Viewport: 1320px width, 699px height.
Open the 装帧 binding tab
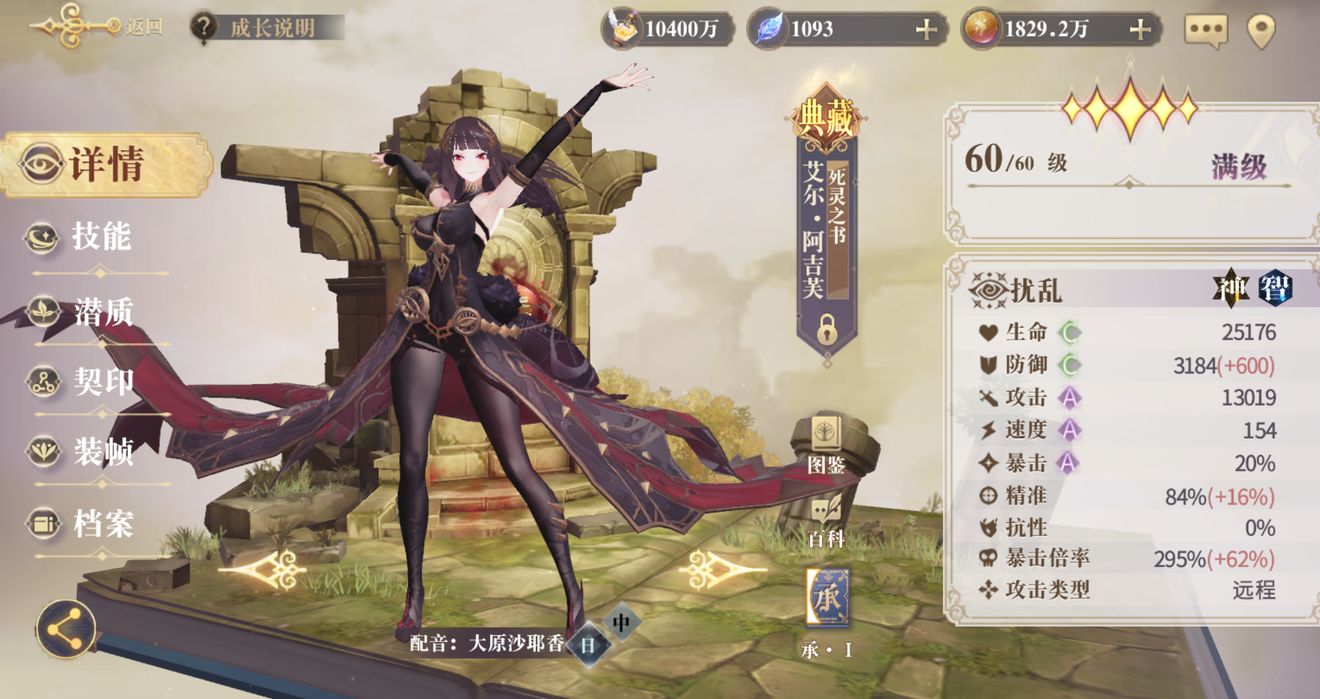tap(85, 452)
